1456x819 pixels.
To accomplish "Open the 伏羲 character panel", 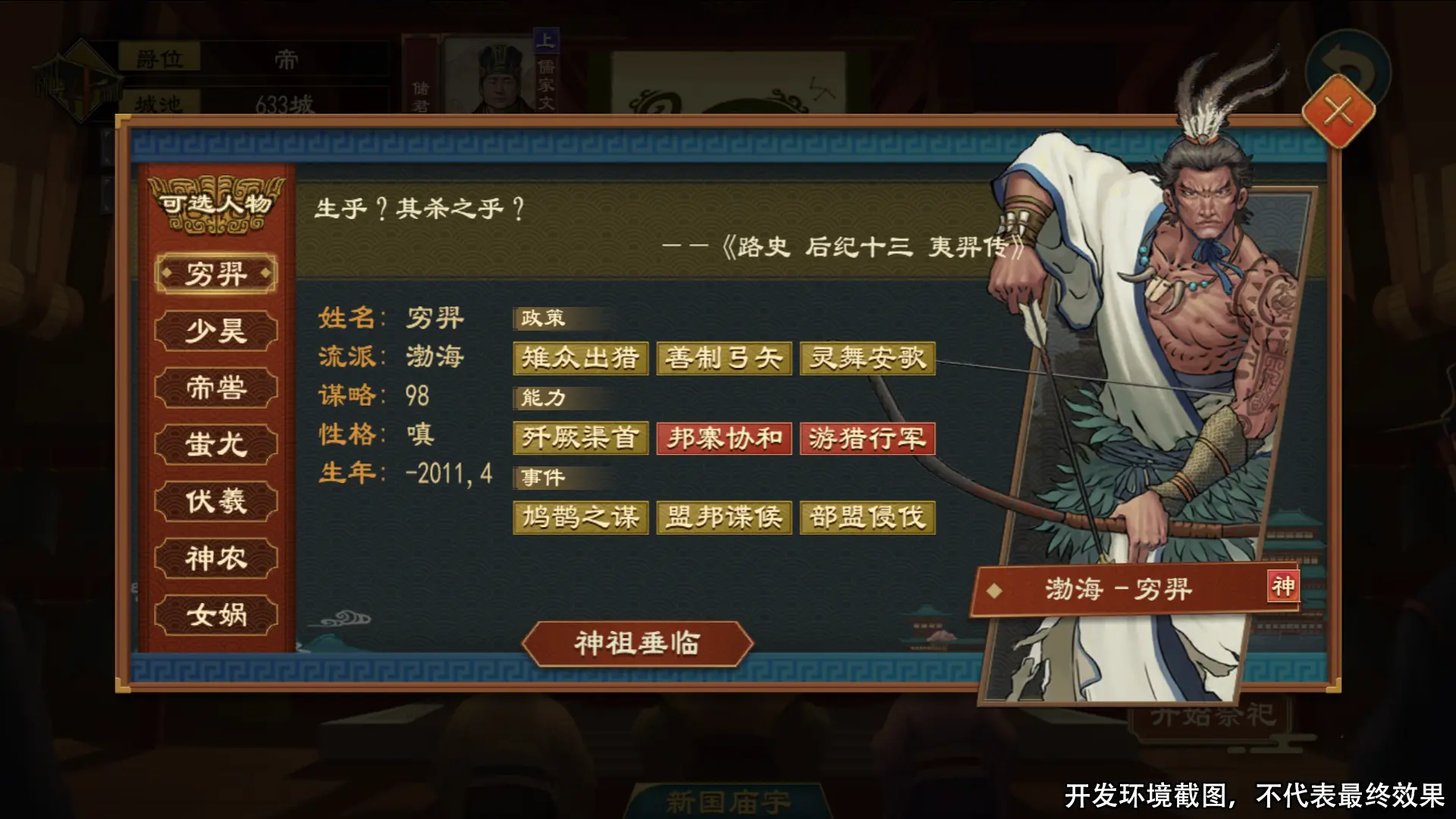I will [215, 500].
